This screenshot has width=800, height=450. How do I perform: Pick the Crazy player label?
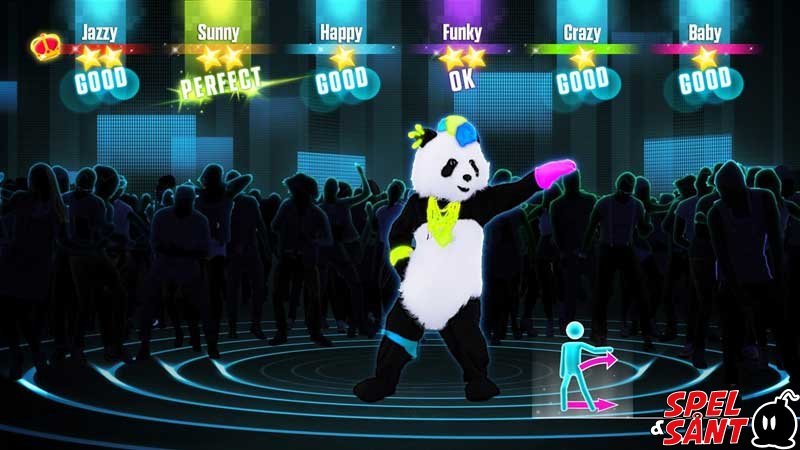pyautogui.click(x=582, y=32)
